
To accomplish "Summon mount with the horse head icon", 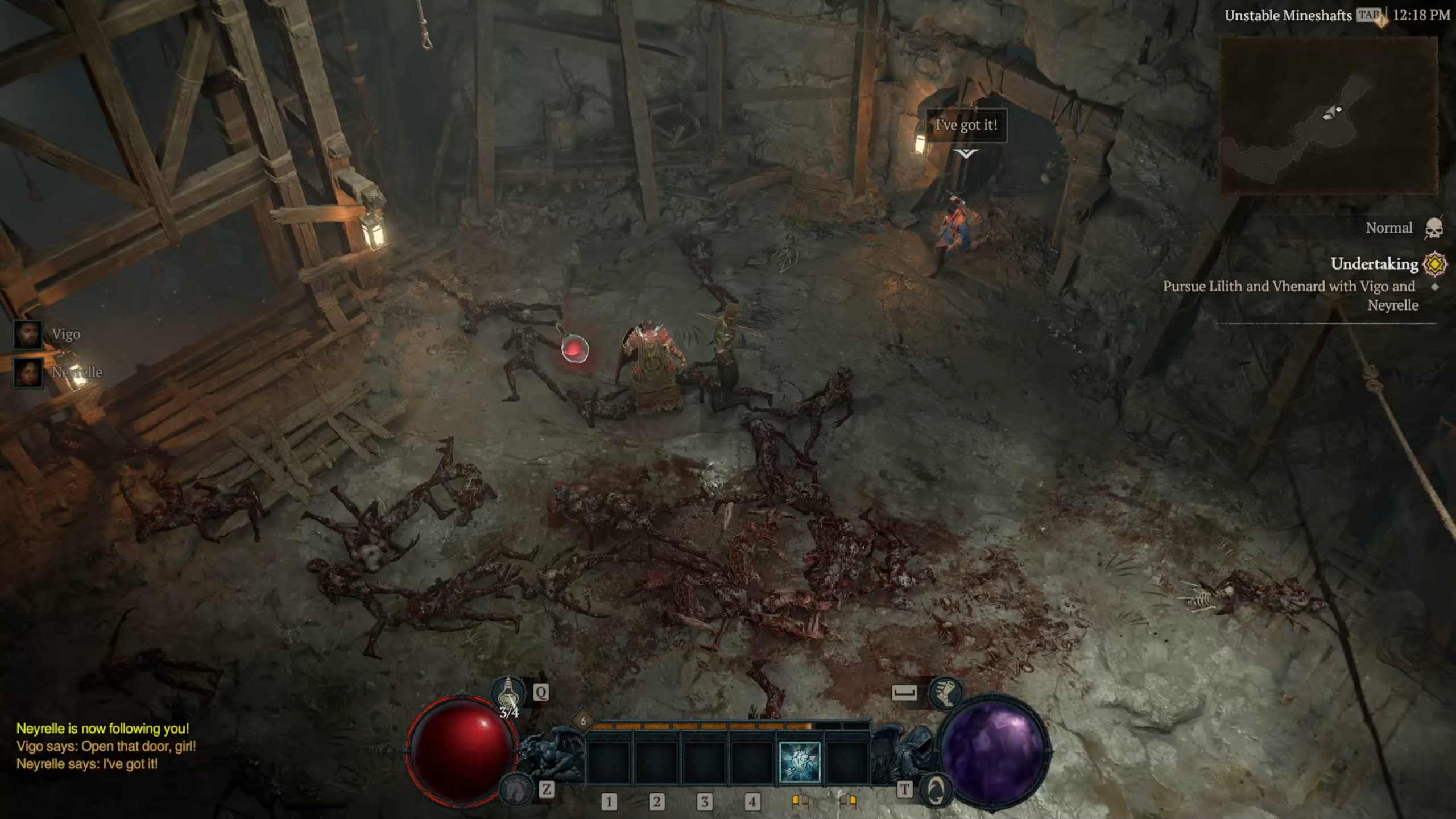I will coord(517,789).
